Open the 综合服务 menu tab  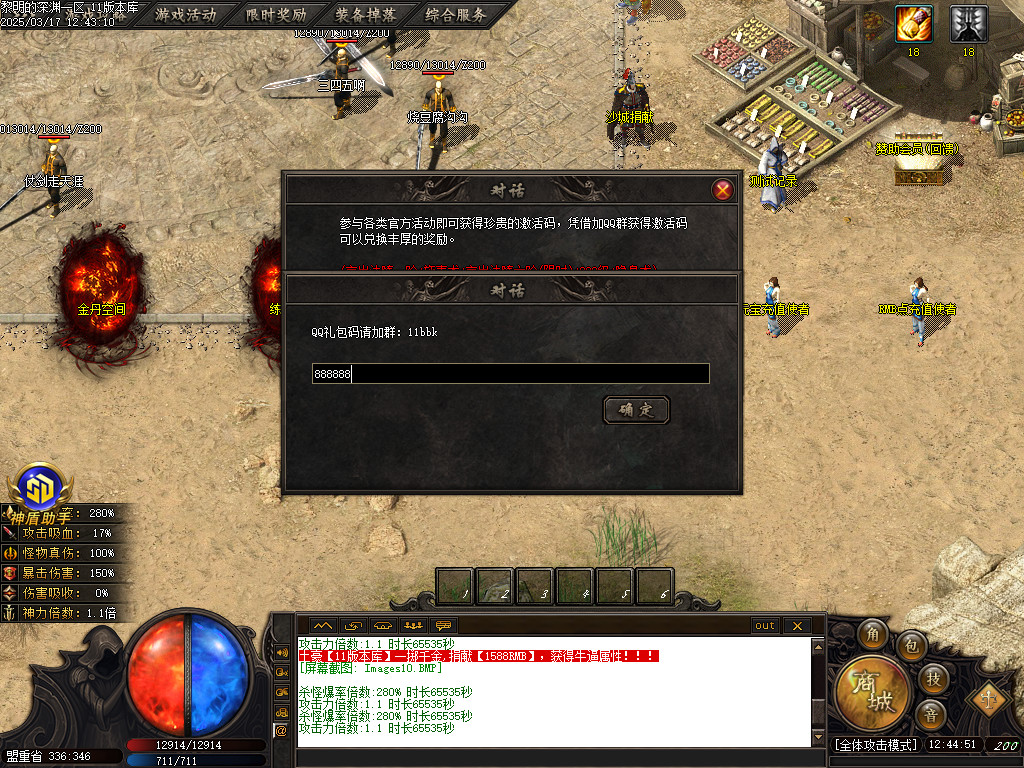[455, 14]
